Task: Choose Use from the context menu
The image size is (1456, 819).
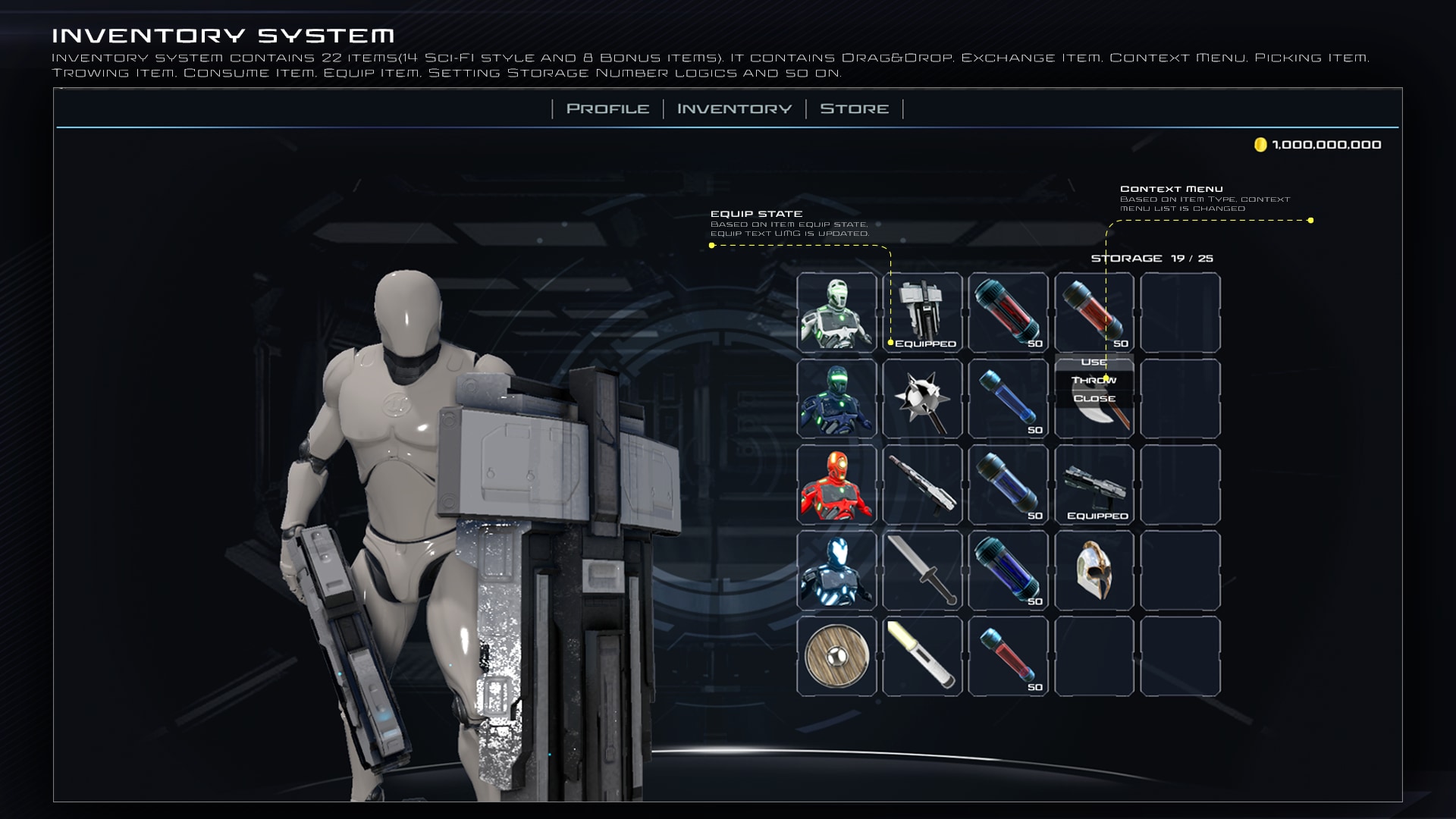Action: pyautogui.click(x=1094, y=362)
